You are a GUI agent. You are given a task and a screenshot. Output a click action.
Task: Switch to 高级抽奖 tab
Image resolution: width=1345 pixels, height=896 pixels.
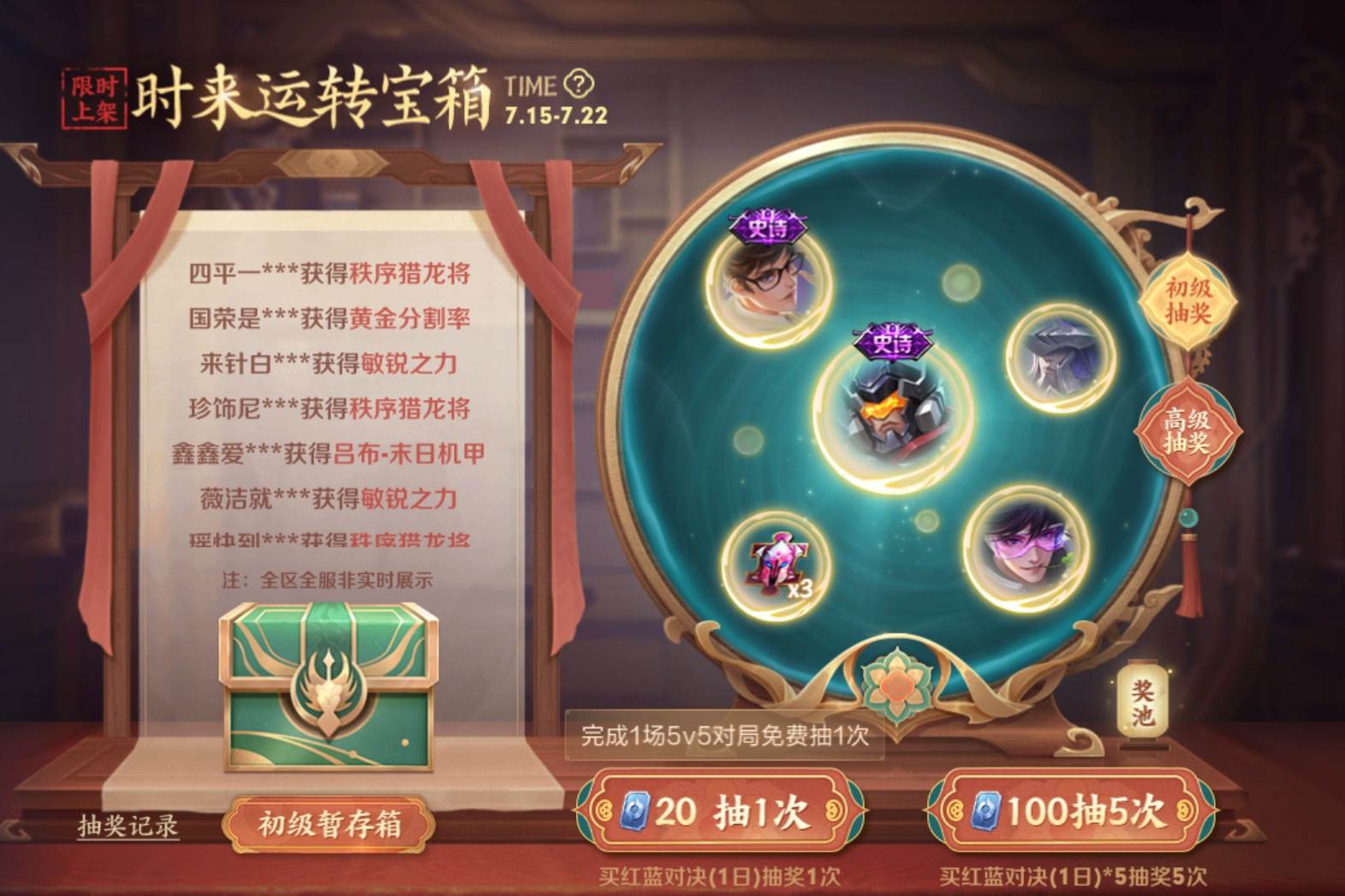click(x=1187, y=431)
